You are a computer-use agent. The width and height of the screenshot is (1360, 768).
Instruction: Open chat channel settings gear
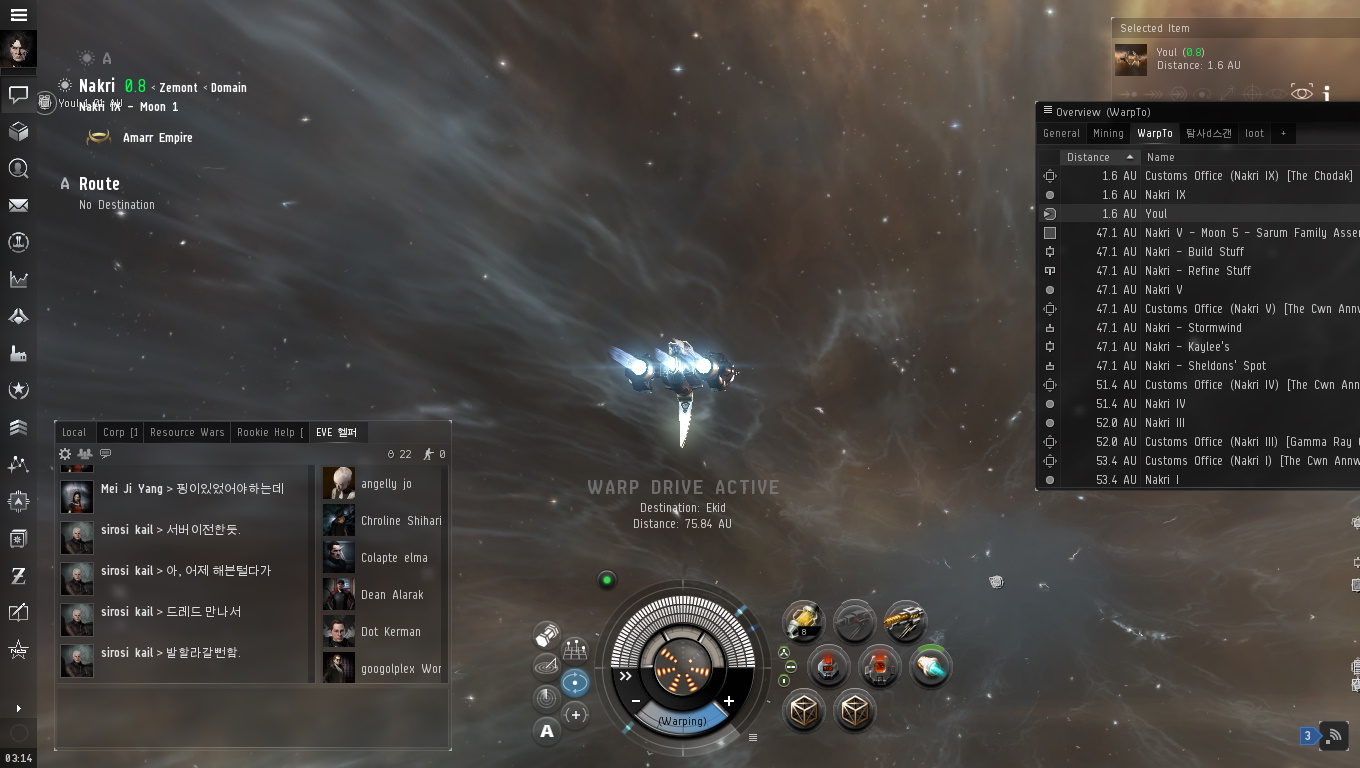tap(66, 454)
